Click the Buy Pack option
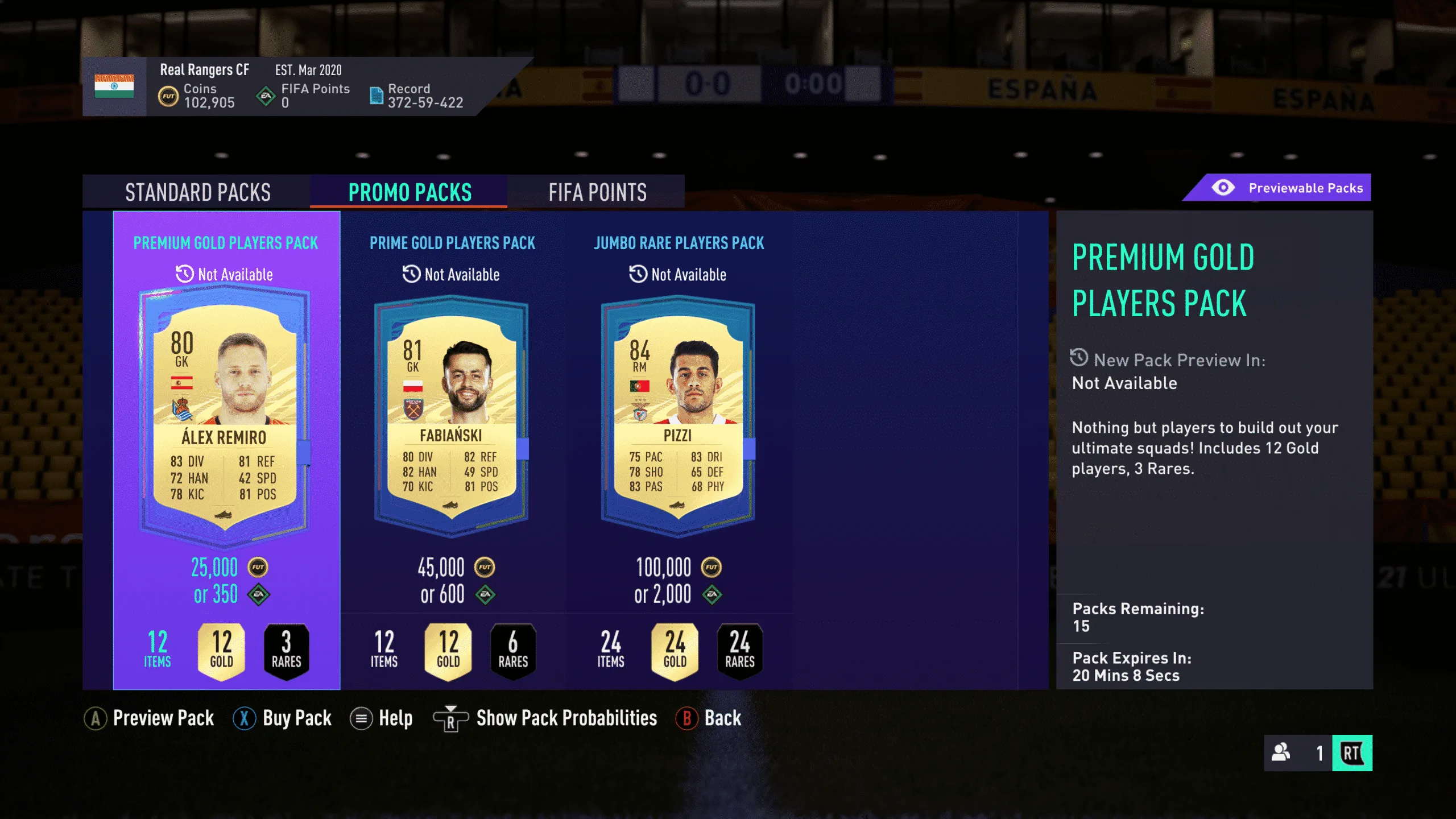Image resolution: width=1456 pixels, height=819 pixels. click(283, 718)
